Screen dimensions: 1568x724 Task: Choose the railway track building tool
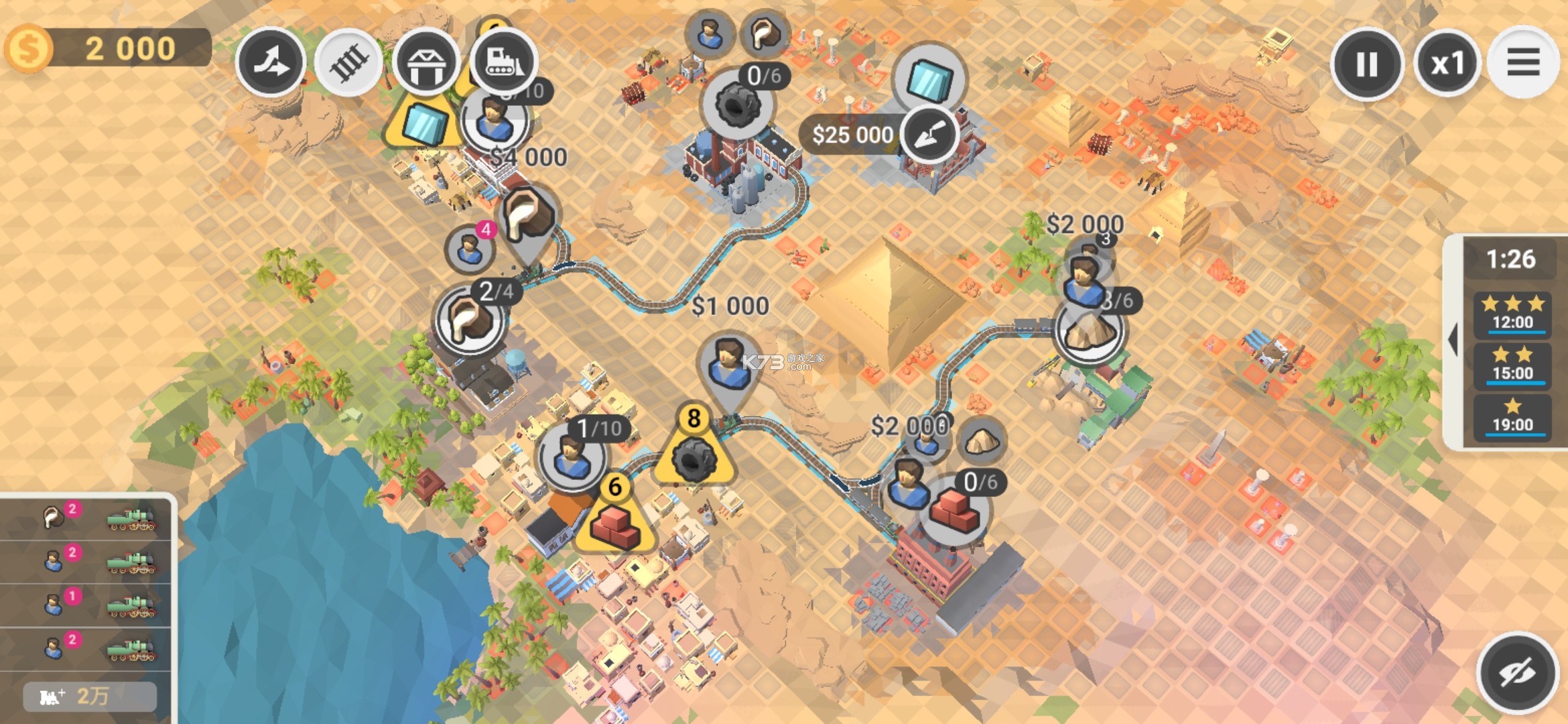coord(348,62)
